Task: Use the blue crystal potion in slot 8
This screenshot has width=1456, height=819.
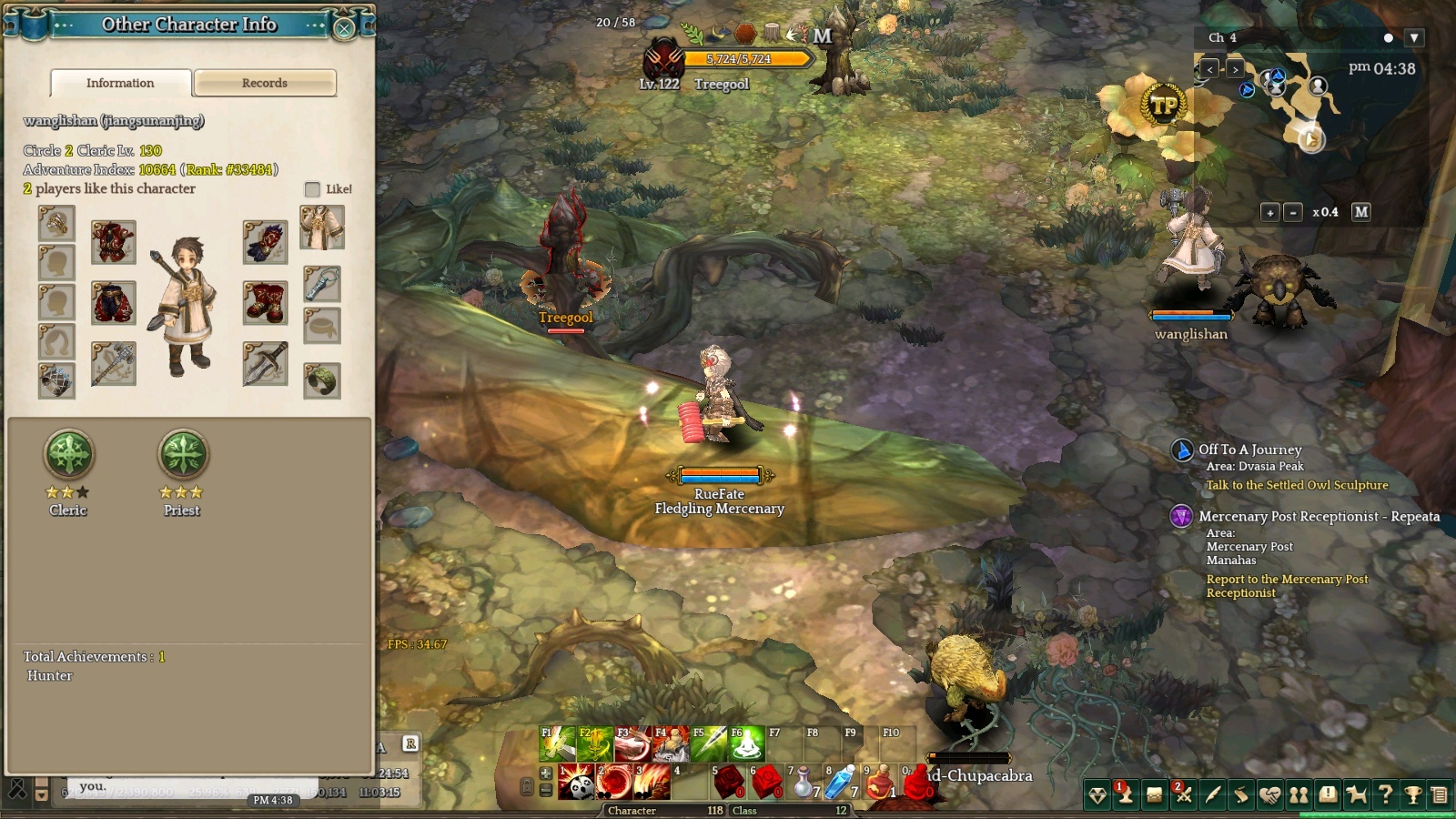Action: [x=840, y=782]
